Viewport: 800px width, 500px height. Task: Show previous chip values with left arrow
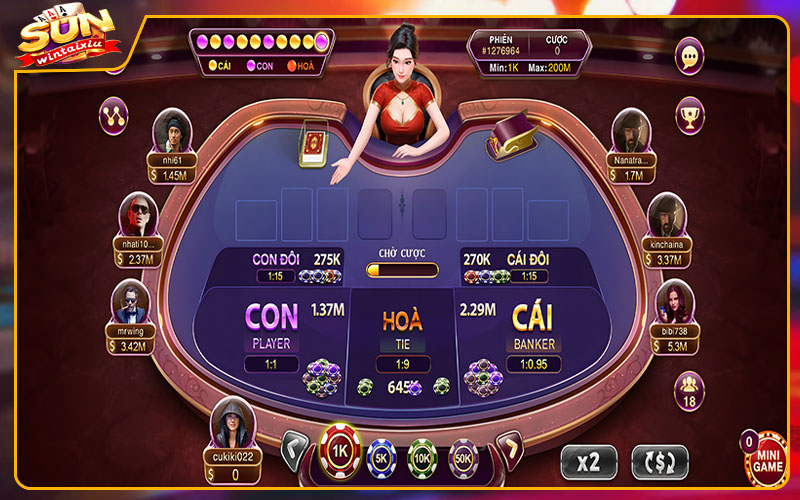[x=295, y=449]
